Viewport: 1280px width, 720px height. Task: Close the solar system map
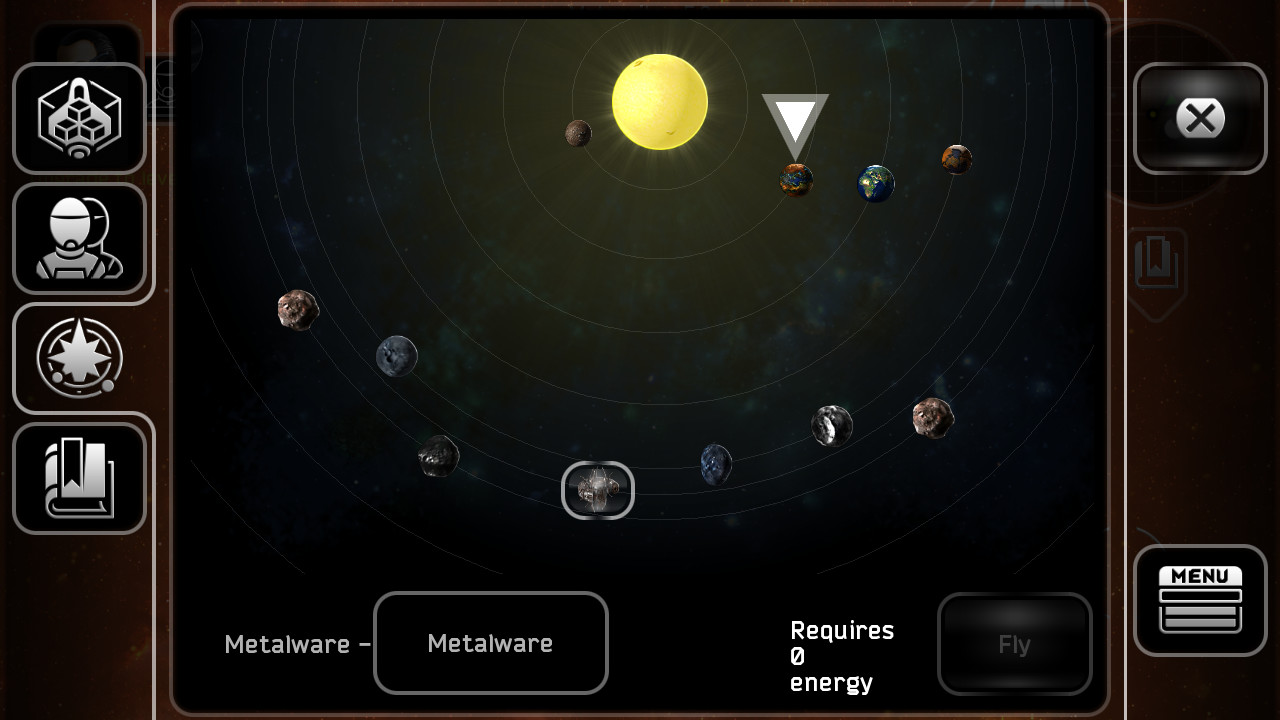pyautogui.click(x=1199, y=117)
